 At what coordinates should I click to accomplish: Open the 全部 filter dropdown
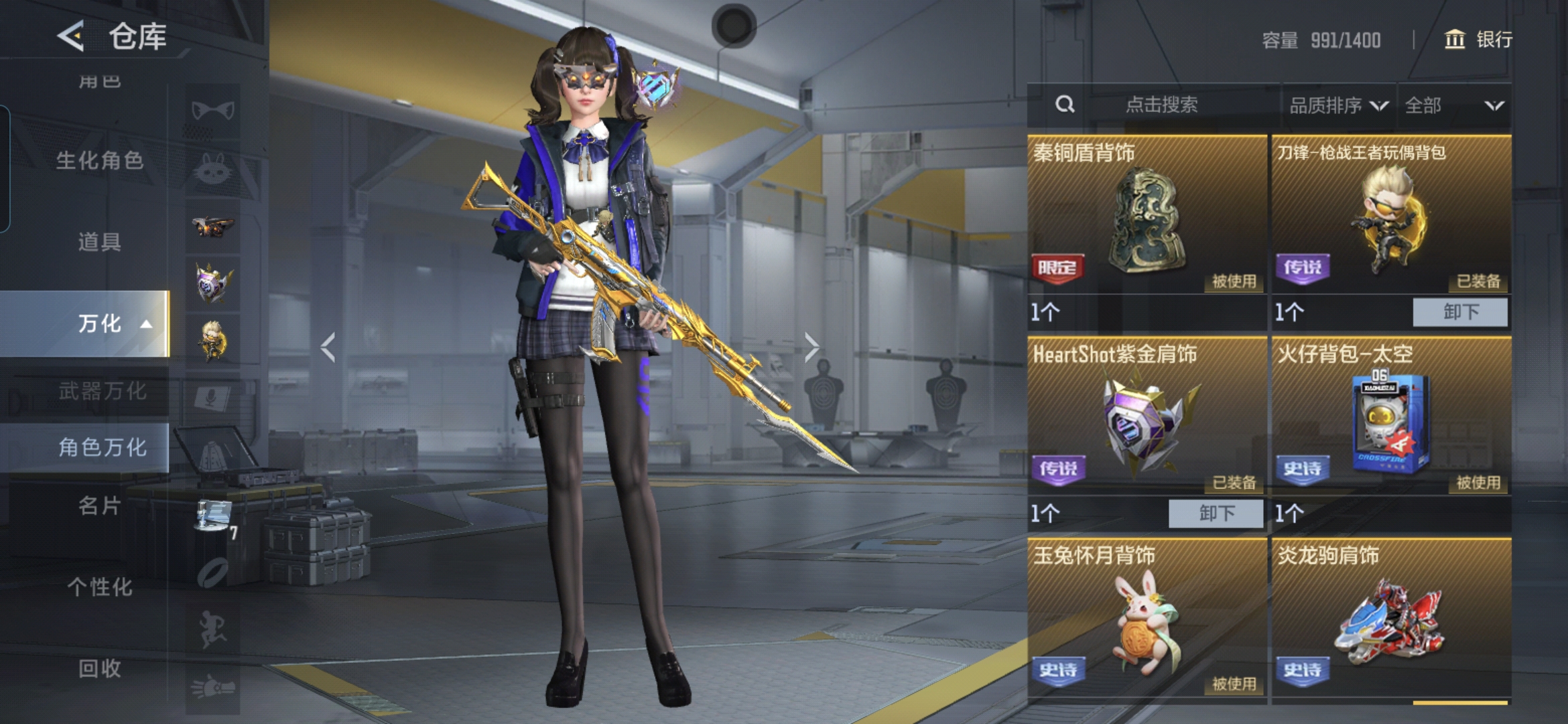pos(1453,105)
